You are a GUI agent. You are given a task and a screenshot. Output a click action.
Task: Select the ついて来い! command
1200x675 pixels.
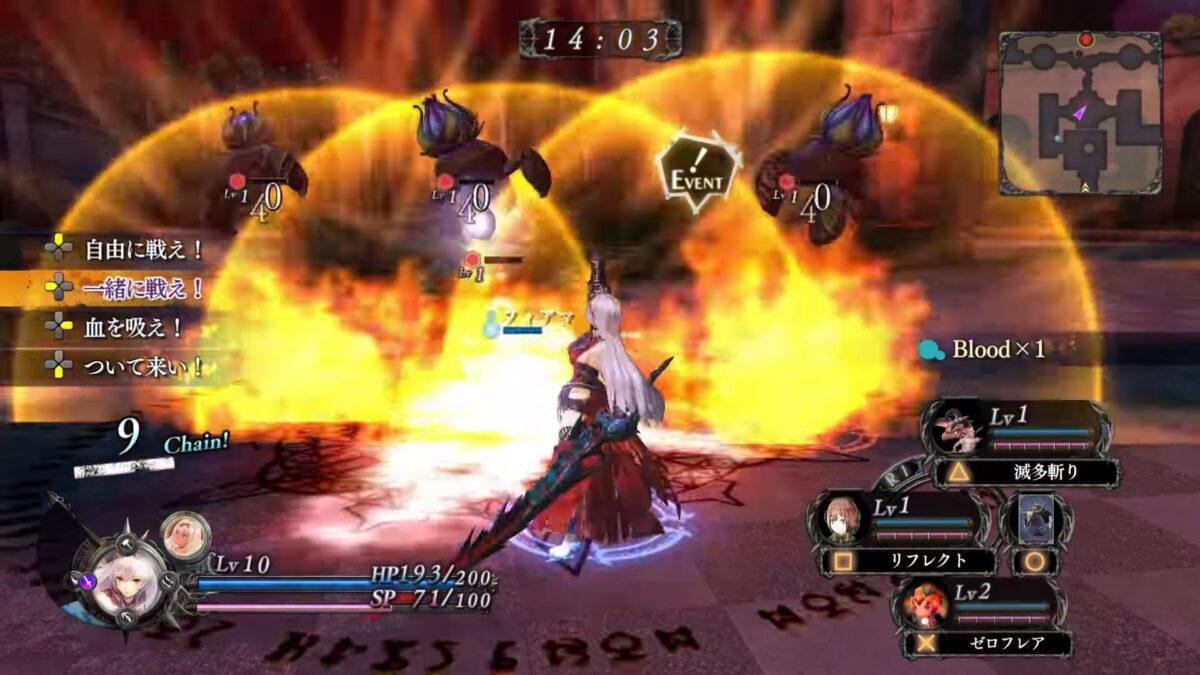point(130,366)
